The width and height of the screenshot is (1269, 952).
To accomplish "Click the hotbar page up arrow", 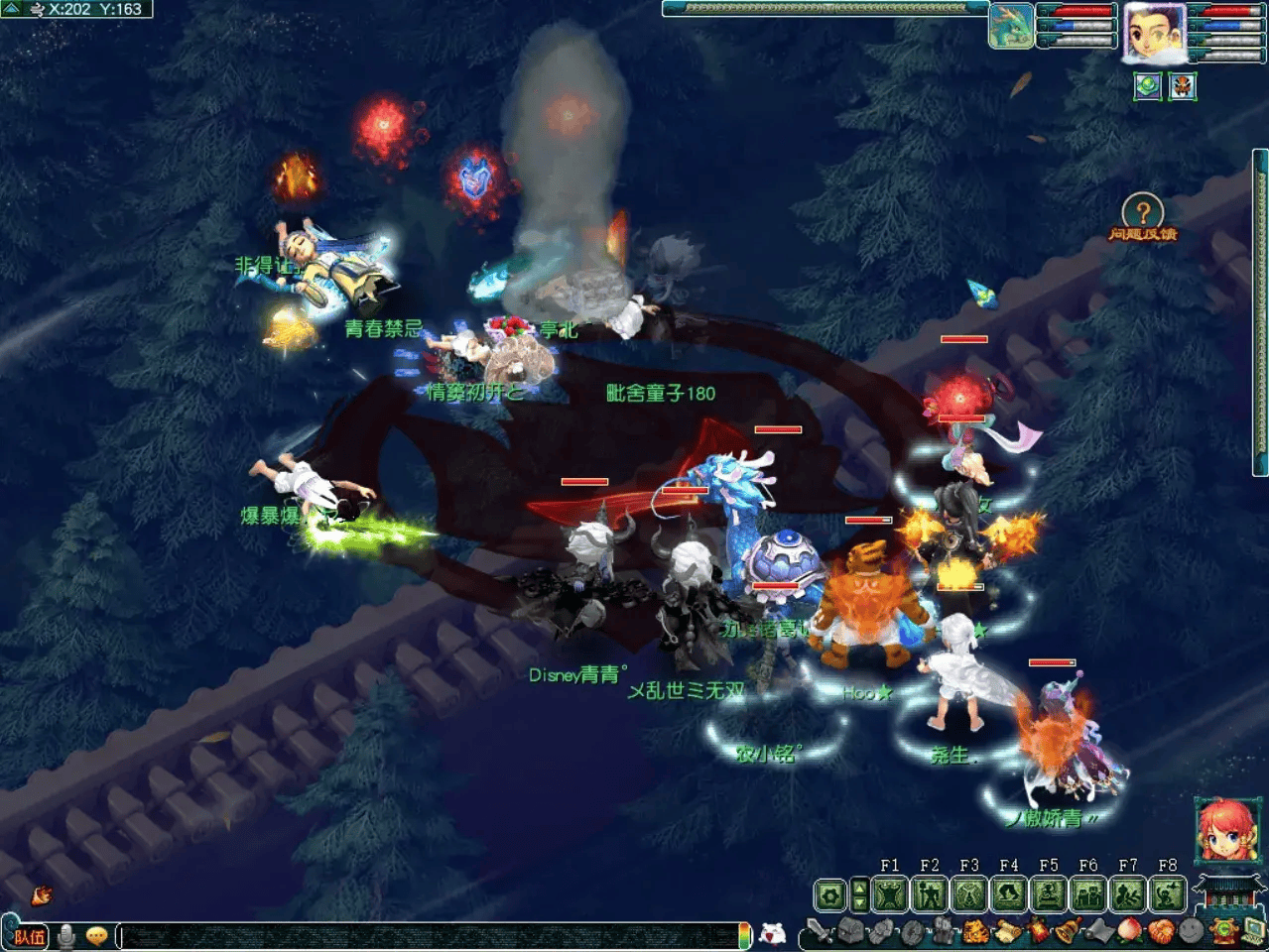I will click(859, 887).
